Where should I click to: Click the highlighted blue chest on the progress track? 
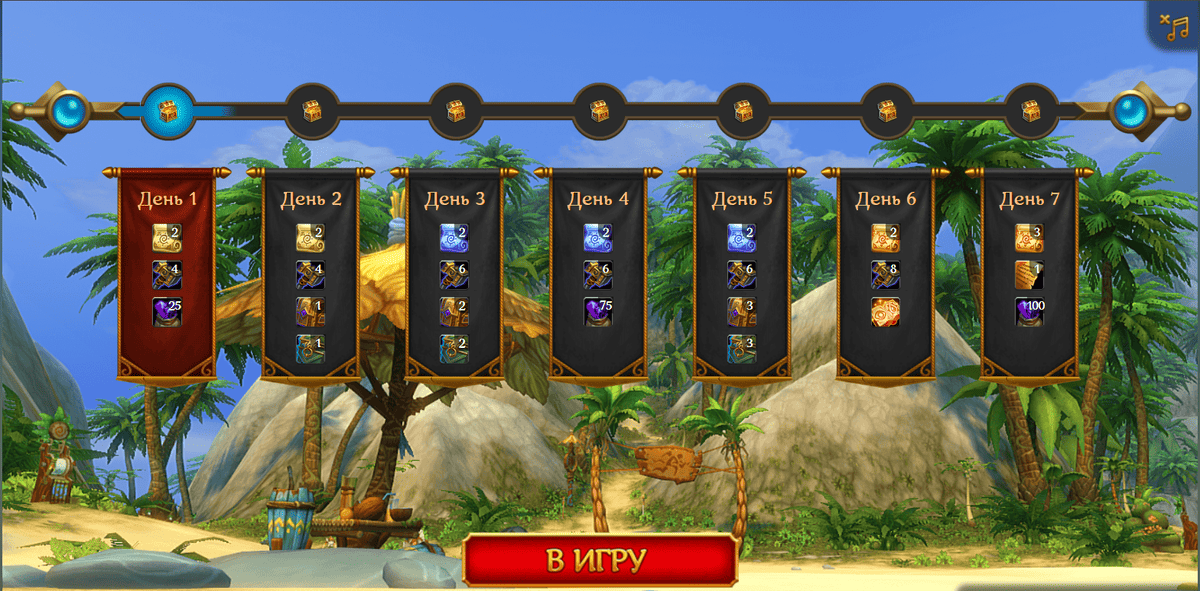[168, 110]
